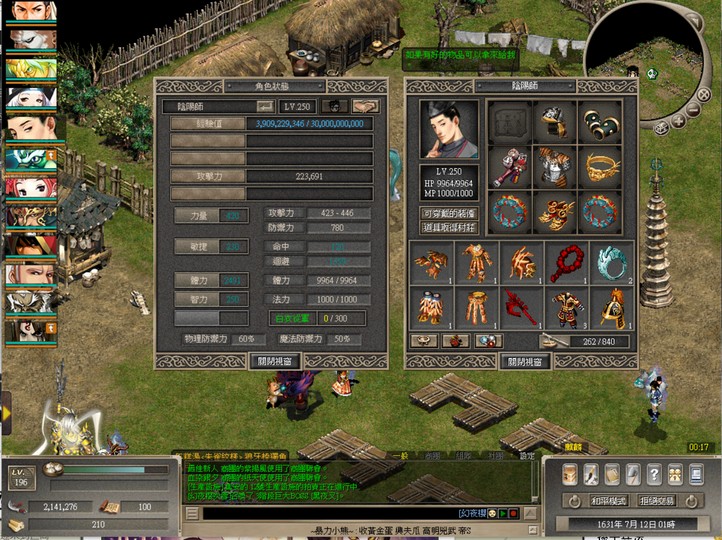This screenshot has height=540, width=722.
Task: Click the 可穿戴的裝備 button
Action: (x=447, y=214)
